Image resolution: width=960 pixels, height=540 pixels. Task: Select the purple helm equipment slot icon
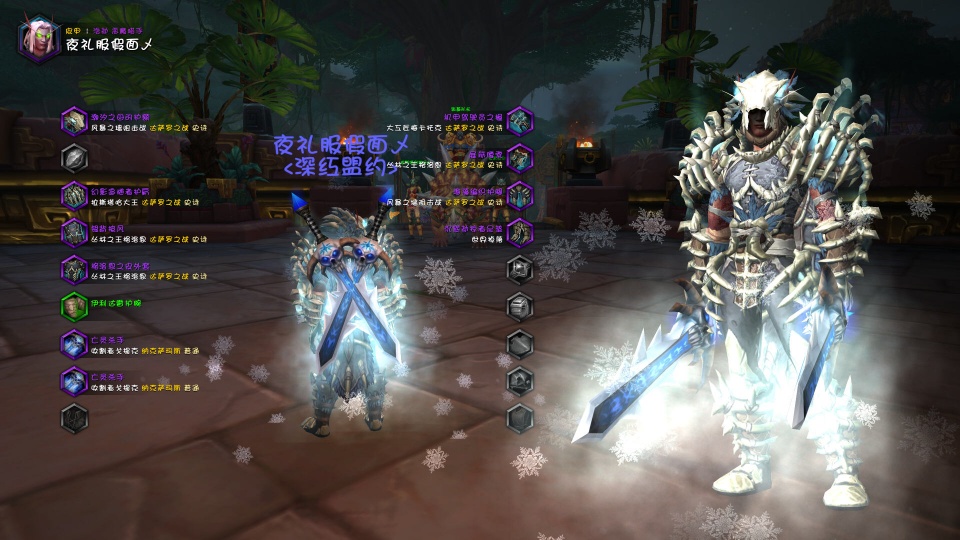pyautogui.click(x=75, y=122)
